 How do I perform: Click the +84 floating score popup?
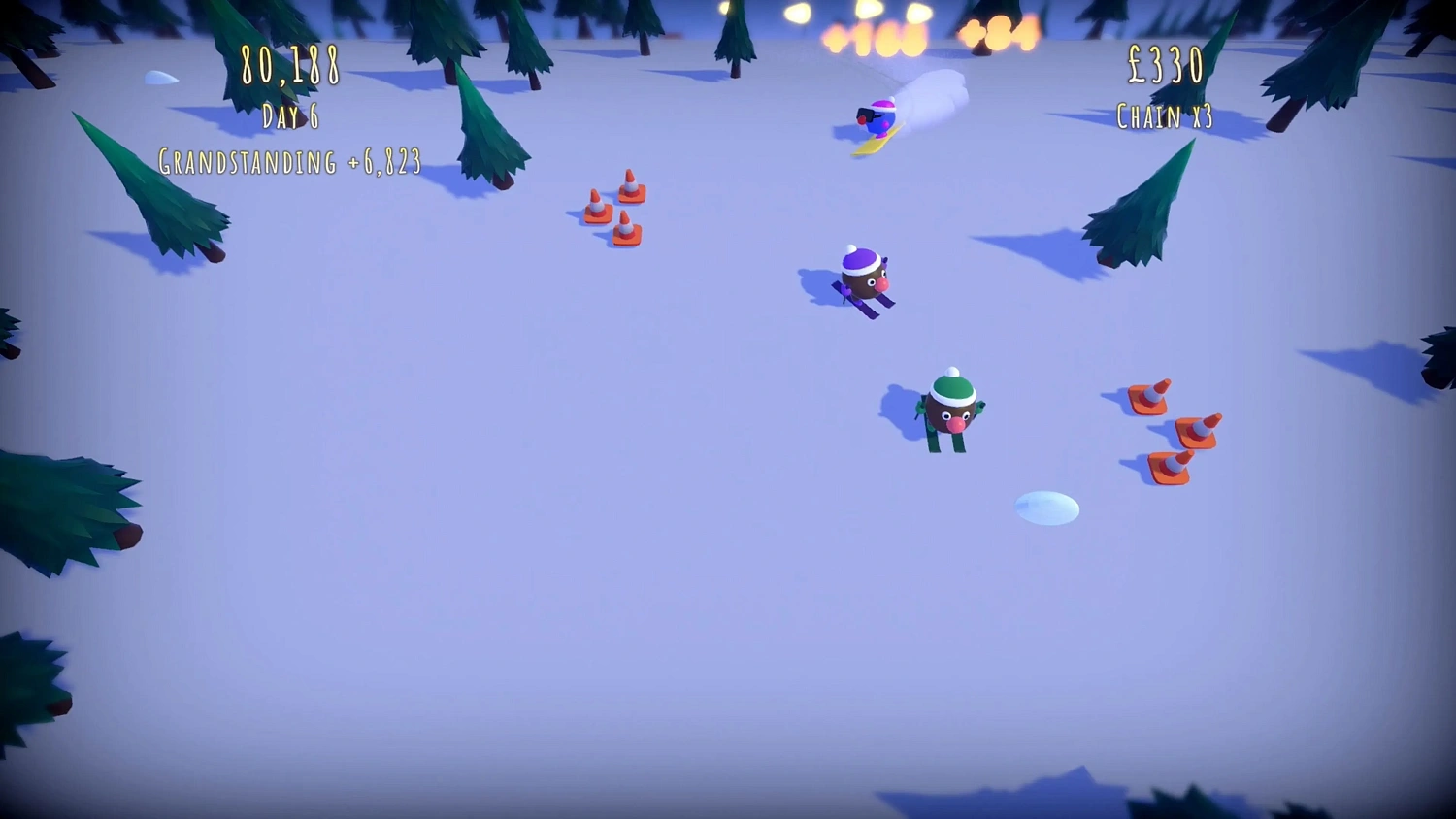tap(1000, 34)
